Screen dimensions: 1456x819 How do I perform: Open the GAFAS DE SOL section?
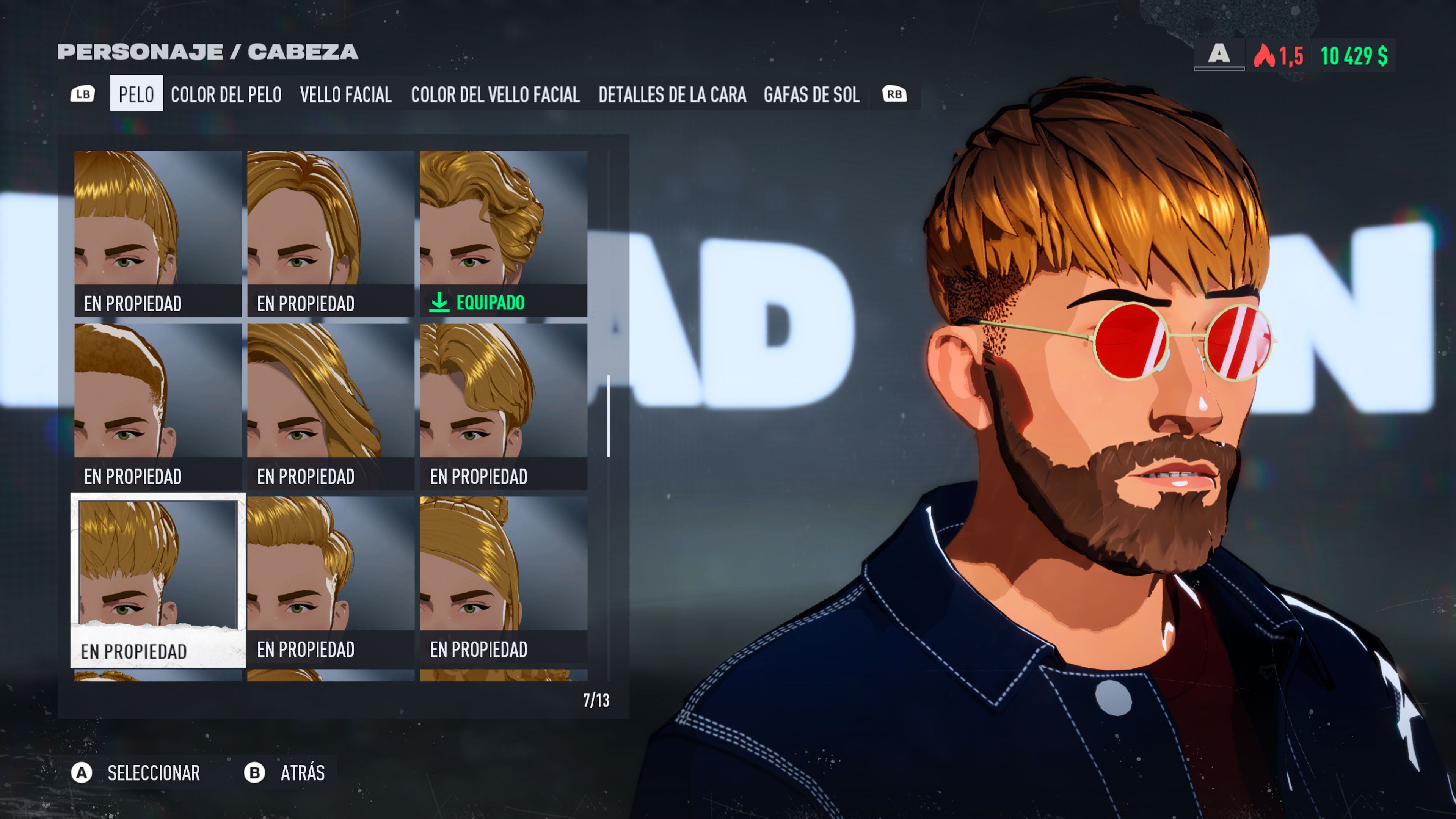(812, 95)
